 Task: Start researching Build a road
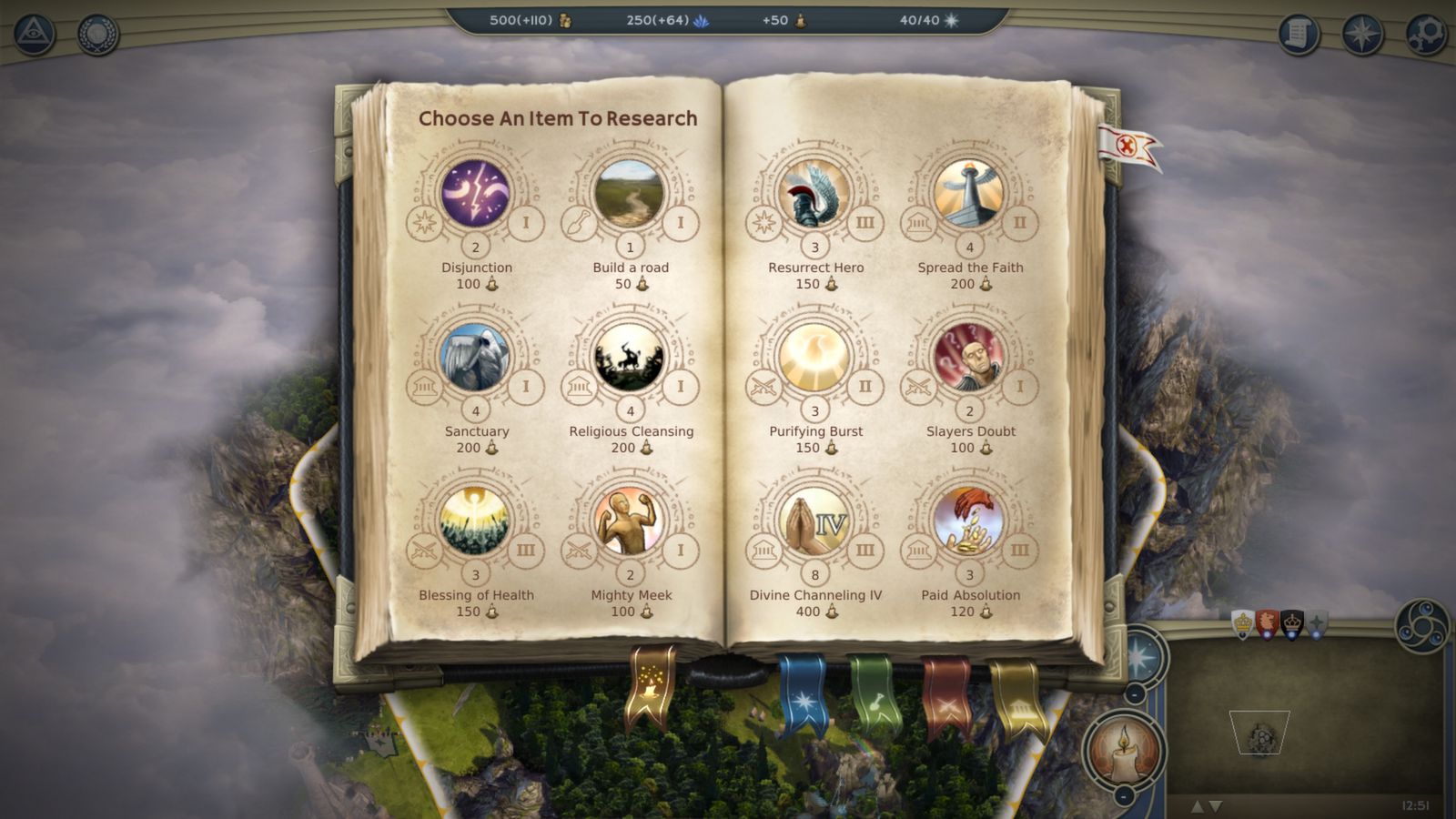point(632,193)
